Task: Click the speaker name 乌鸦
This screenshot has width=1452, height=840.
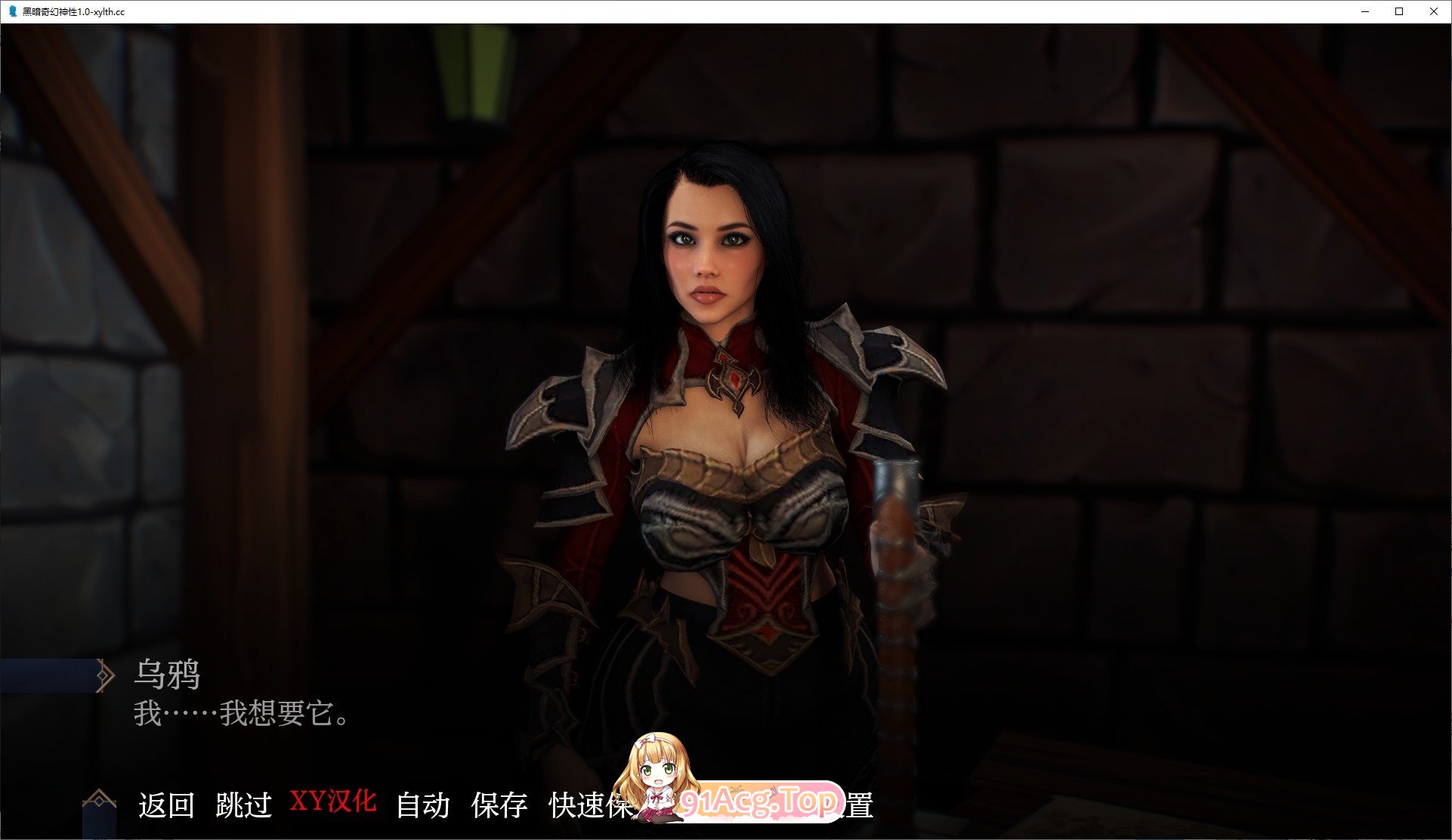Action: click(x=169, y=675)
